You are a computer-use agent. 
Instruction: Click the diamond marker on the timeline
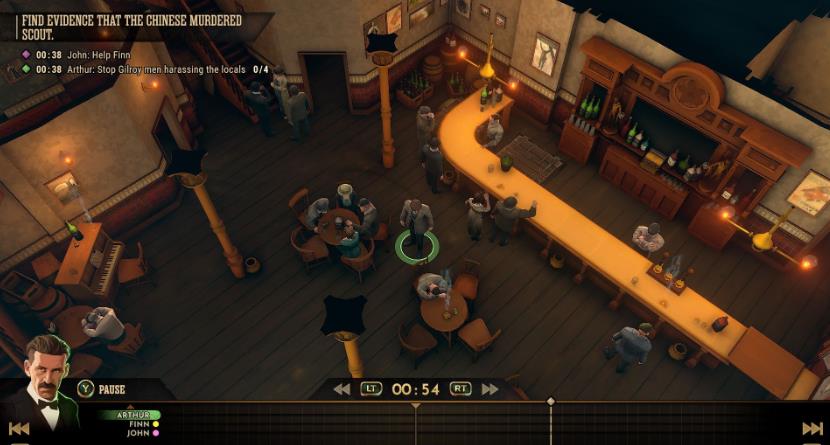(550, 402)
